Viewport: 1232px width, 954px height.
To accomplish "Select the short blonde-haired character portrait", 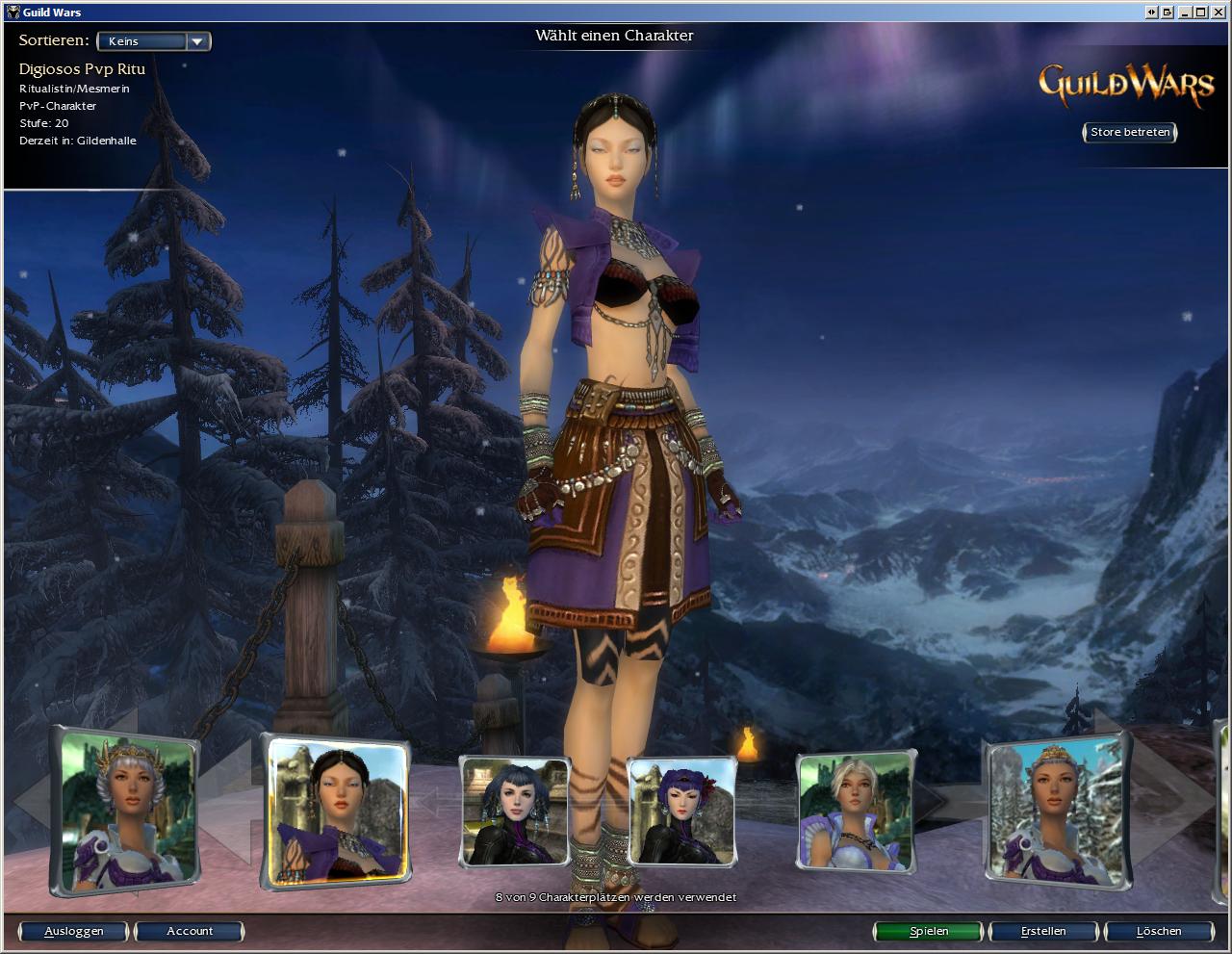I will (855, 811).
